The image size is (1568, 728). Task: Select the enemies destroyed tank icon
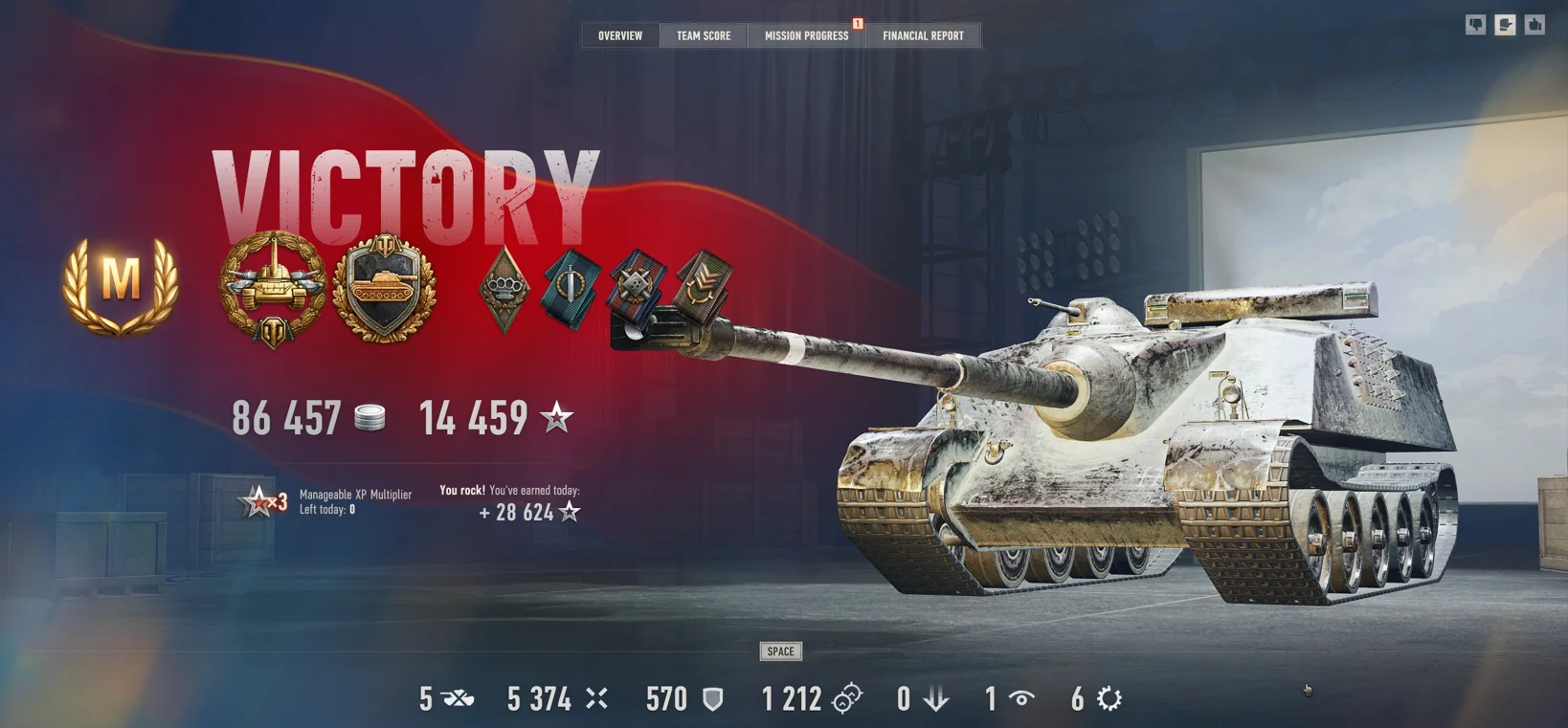click(458, 699)
